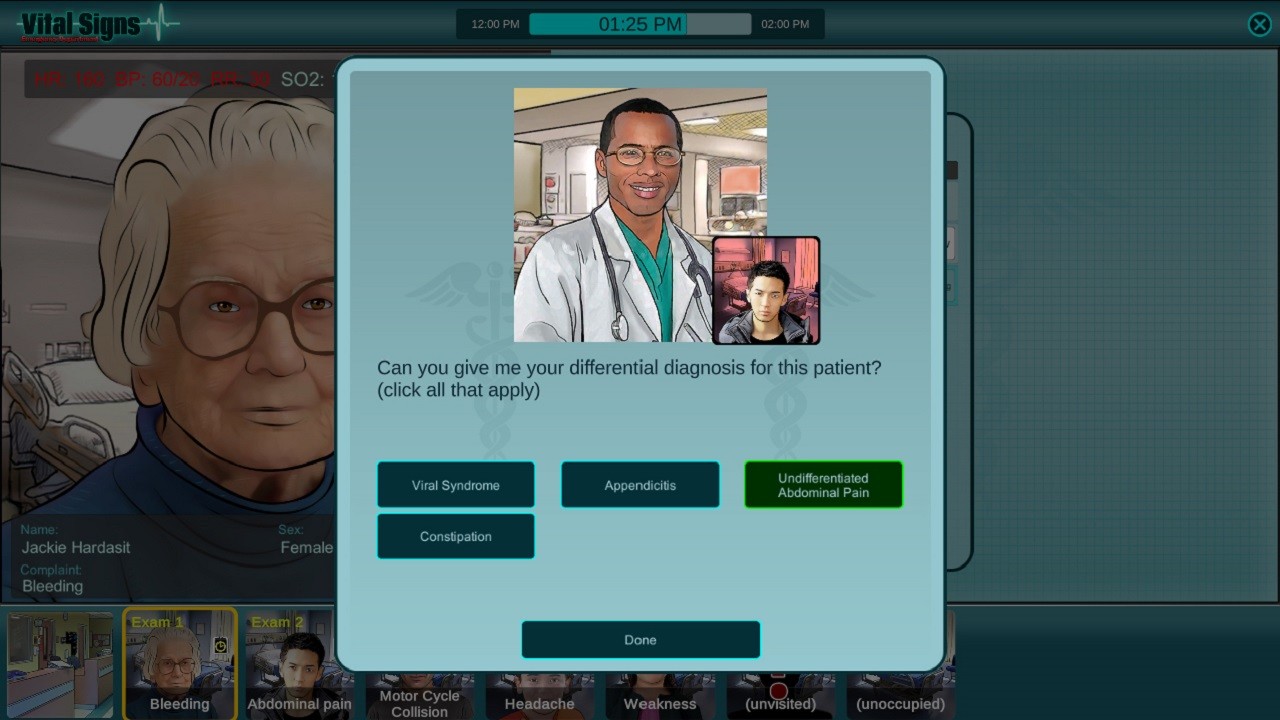Open the waiting room thumbnail
The width and height of the screenshot is (1280, 720).
click(x=60, y=663)
